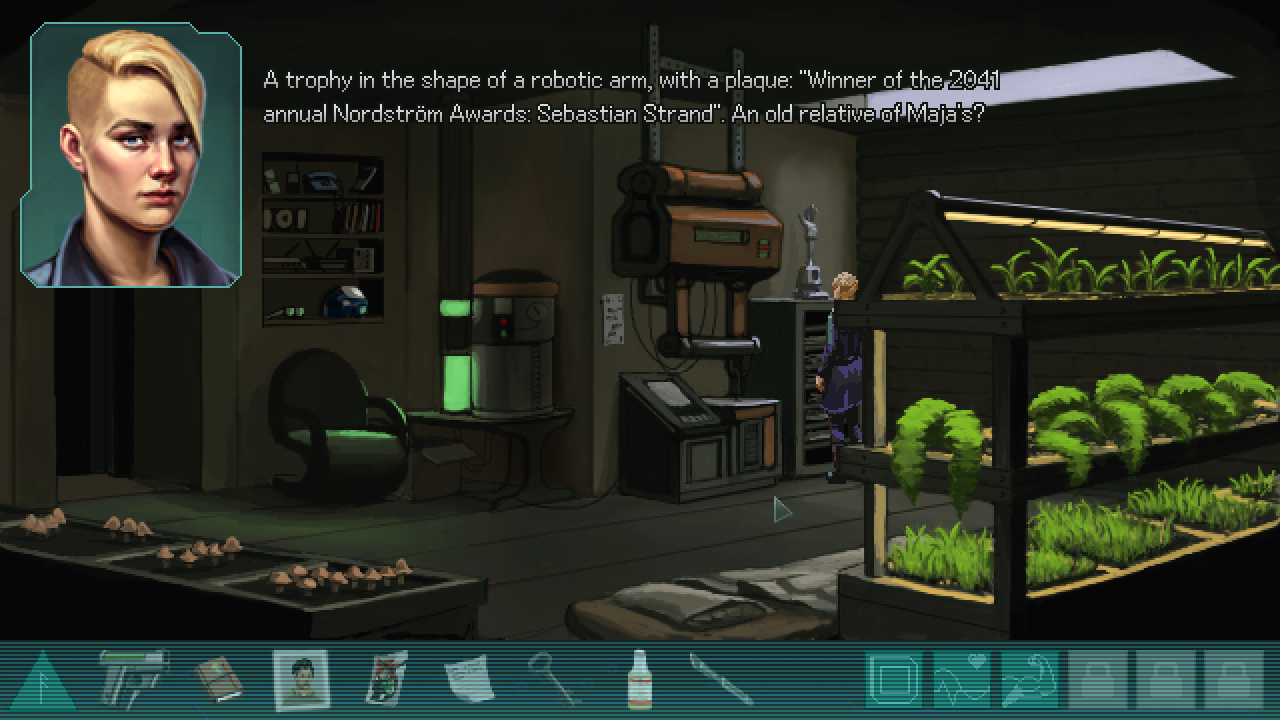Viewport: 1280px width, 720px height.
Task: Pick the brown book inventory item
Action: pyautogui.click(x=217, y=680)
